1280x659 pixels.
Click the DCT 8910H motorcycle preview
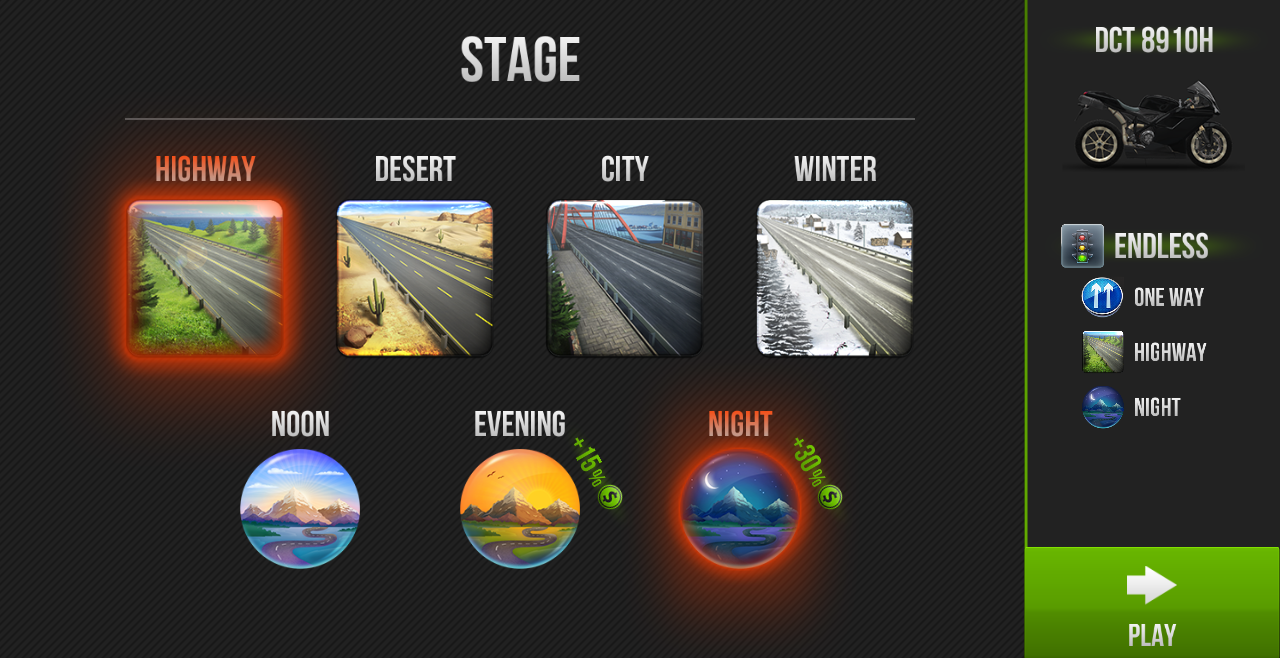pyautogui.click(x=1153, y=125)
